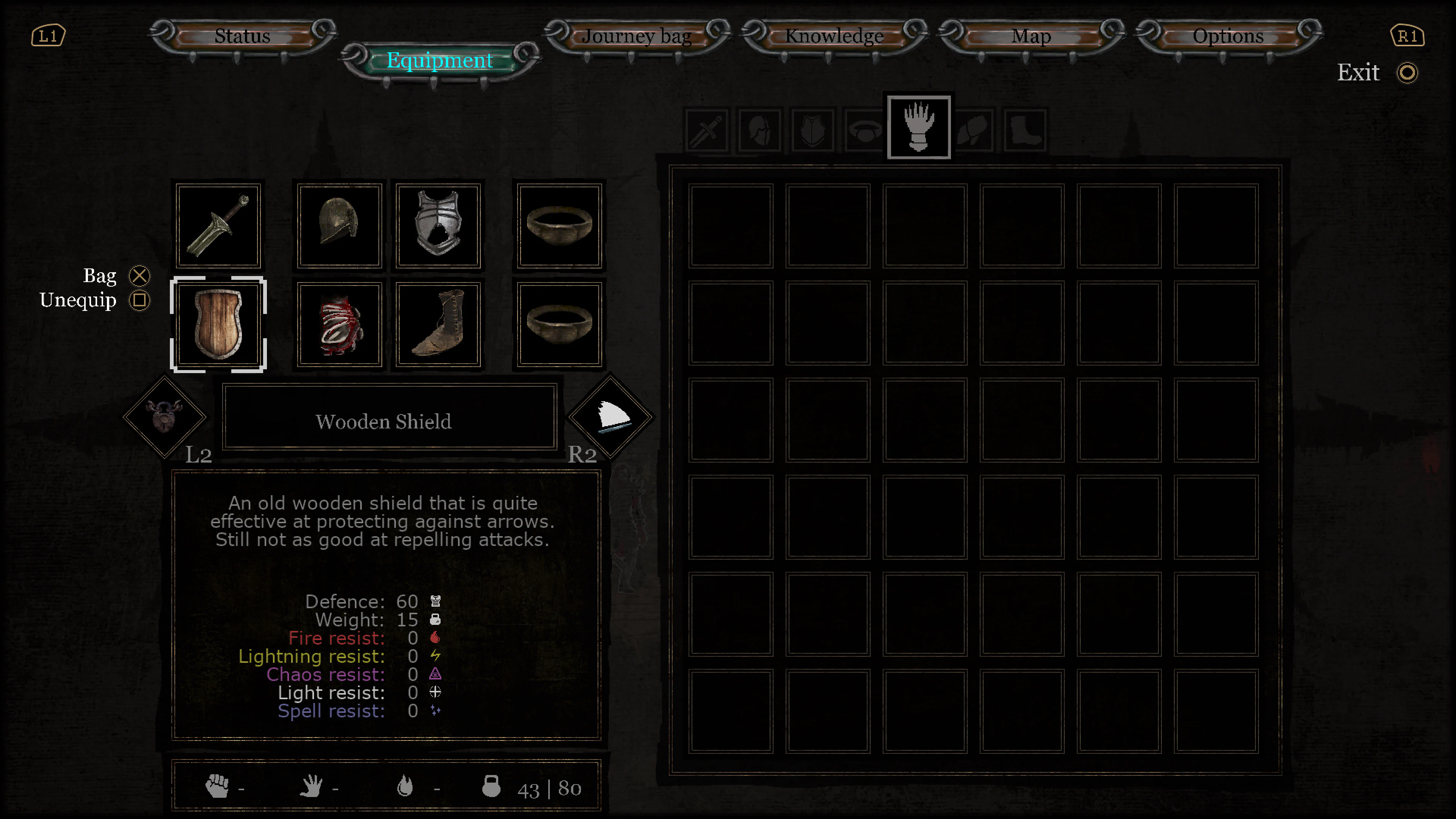The image size is (1456, 819).
Task: Select the equipped helmet slot
Action: click(339, 226)
